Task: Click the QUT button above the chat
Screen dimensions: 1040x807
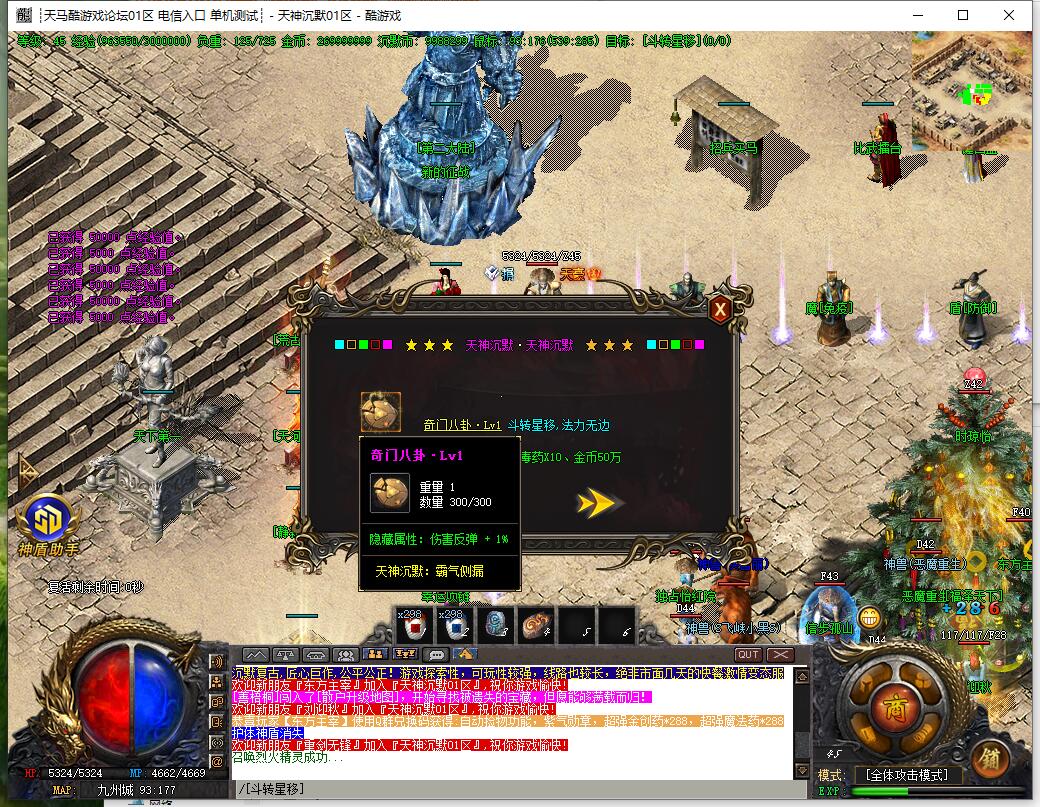Action: [x=748, y=655]
